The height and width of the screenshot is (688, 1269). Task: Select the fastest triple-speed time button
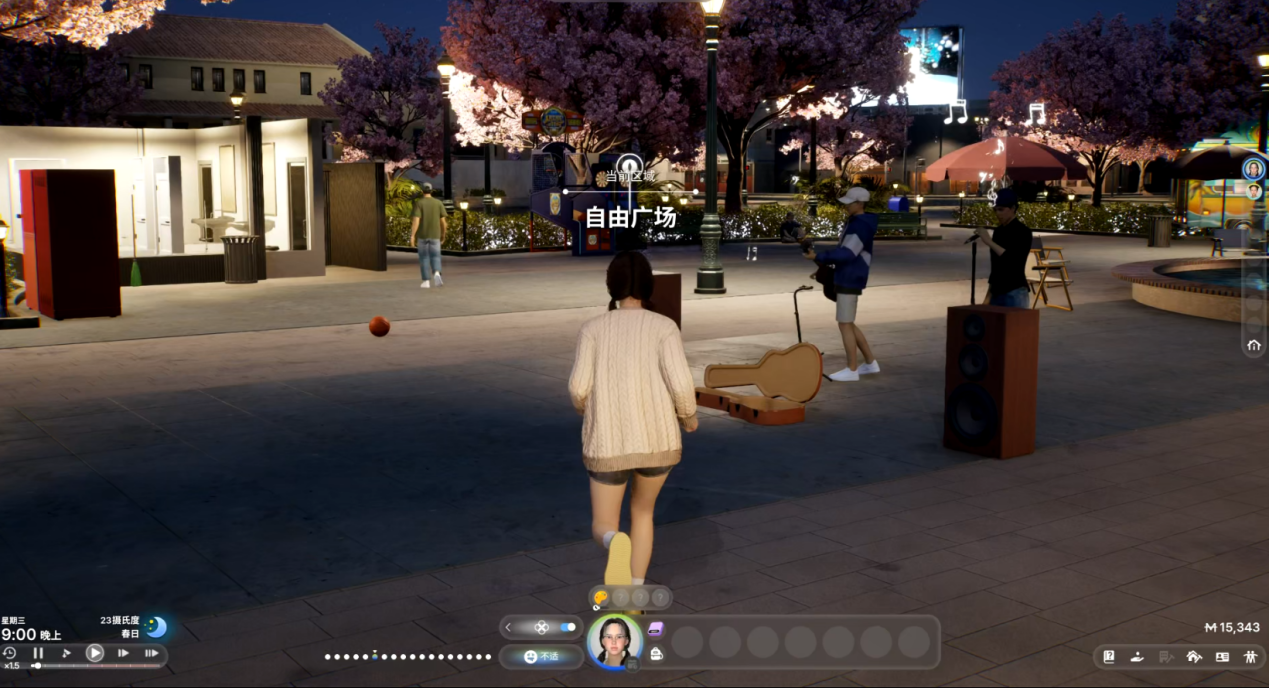click(x=151, y=653)
